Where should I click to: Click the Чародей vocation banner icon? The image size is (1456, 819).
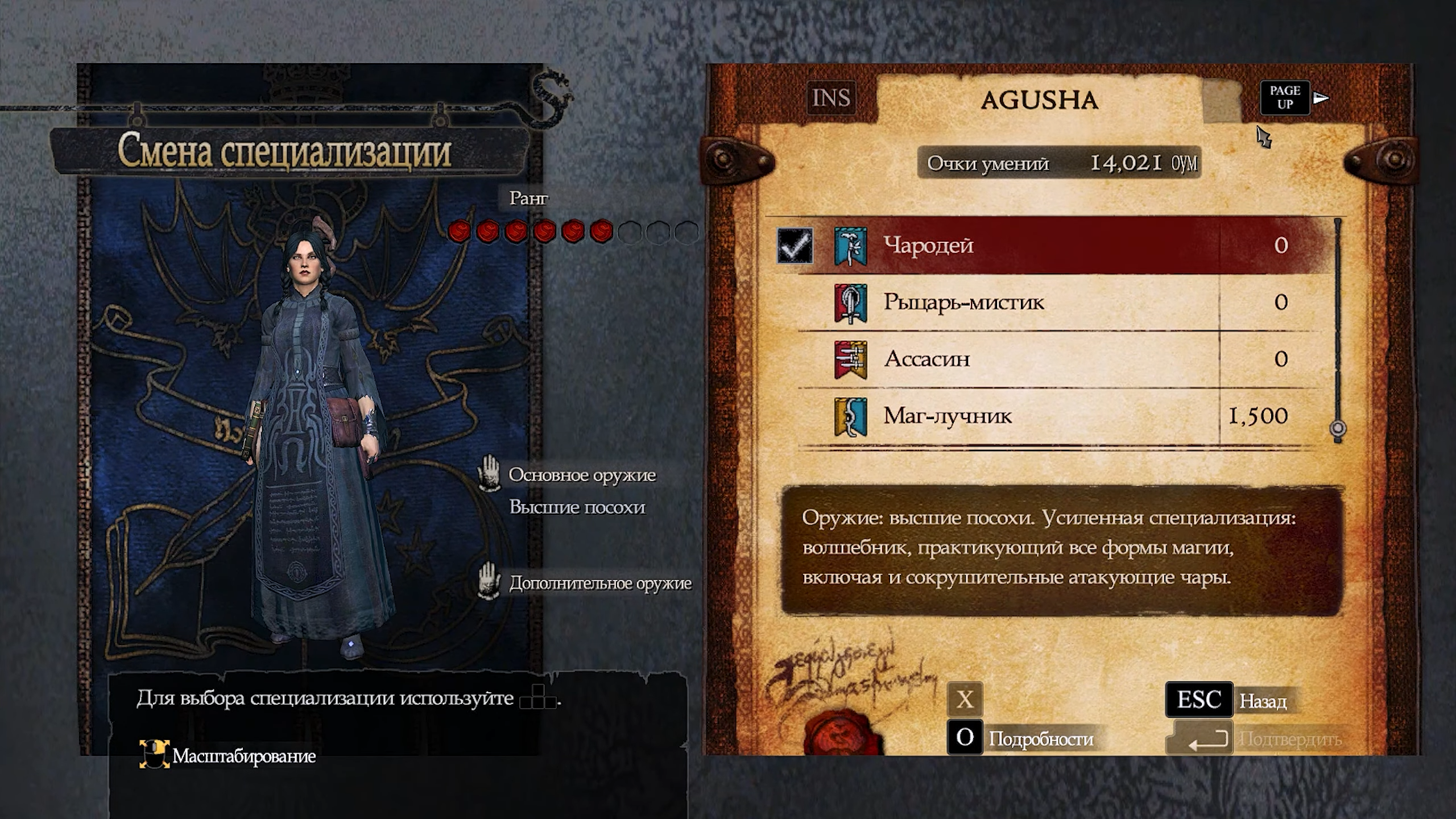click(x=850, y=246)
